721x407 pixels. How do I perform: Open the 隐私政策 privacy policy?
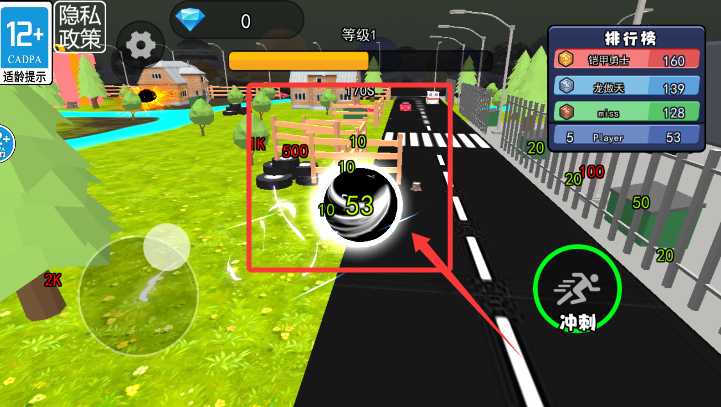80,27
